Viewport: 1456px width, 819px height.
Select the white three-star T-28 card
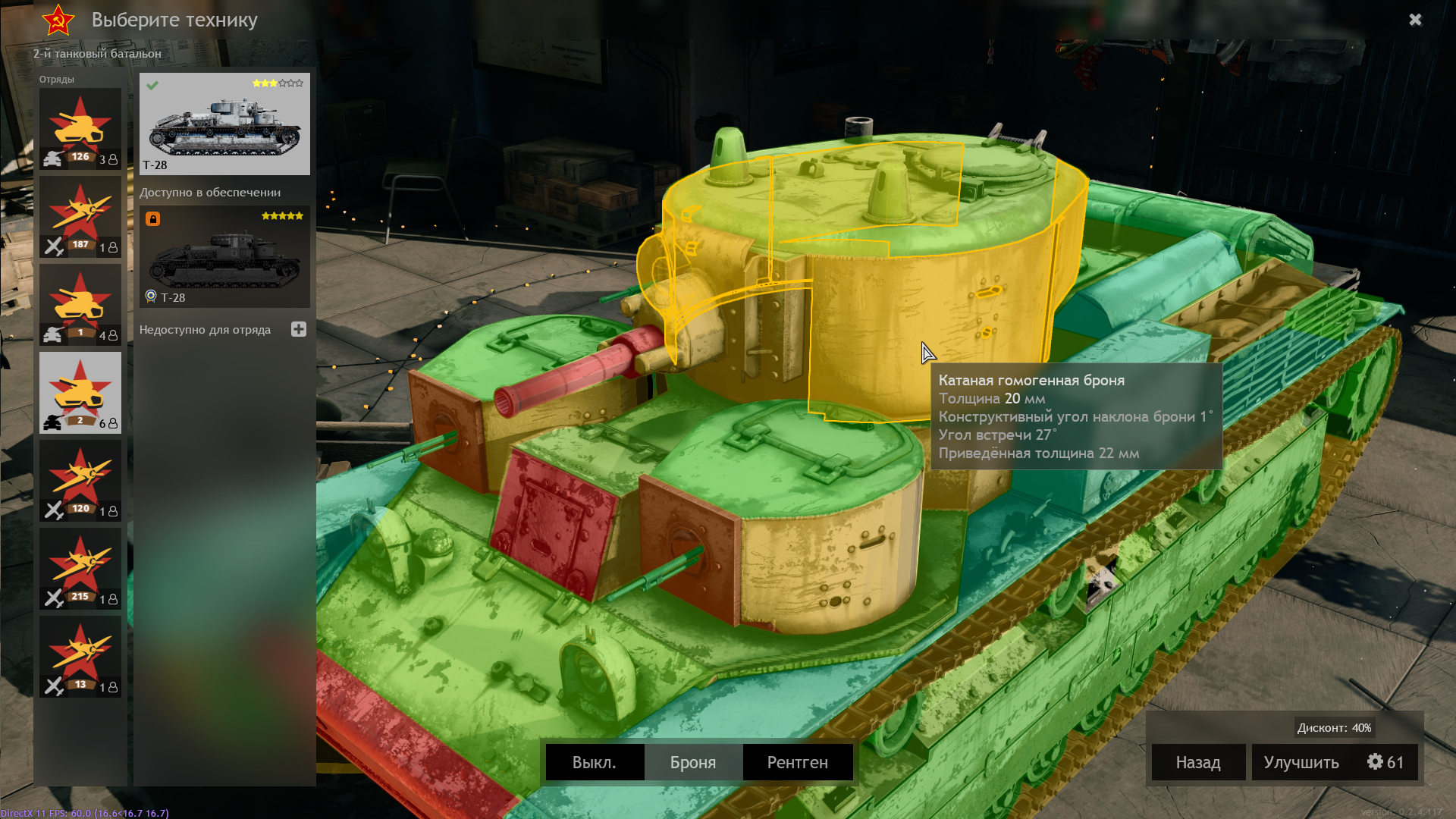(x=224, y=124)
